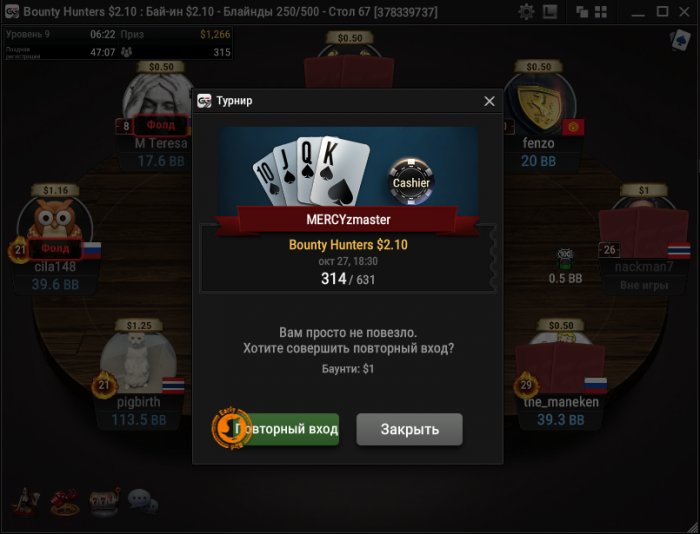Open the Cashier chip icon
This screenshot has width=700, height=534.
[x=410, y=180]
